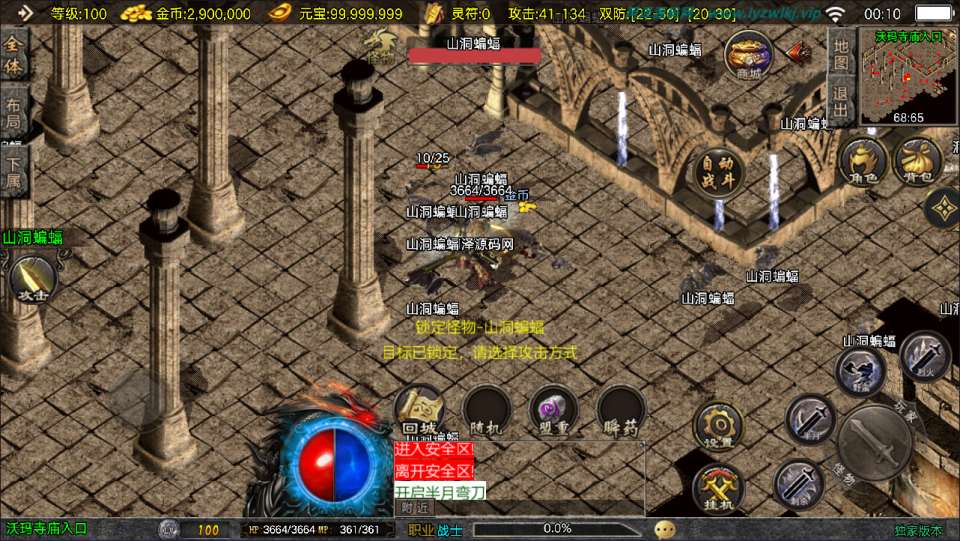Open the 商城 shop gold pot icon
Image resolution: width=960 pixels, height=541 pixels.
(x=748, y=54)
